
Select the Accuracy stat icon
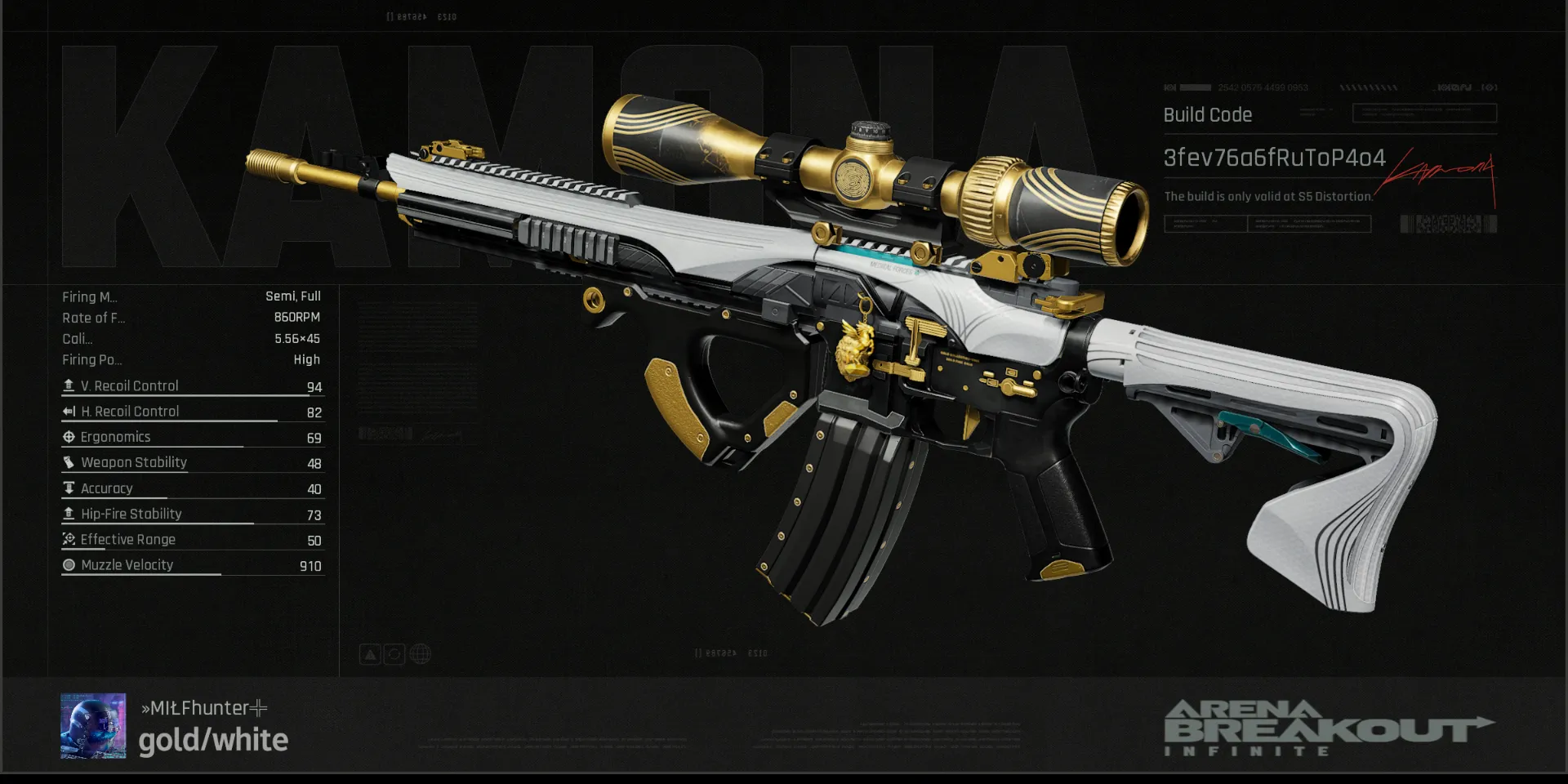(x=69, y=488)
